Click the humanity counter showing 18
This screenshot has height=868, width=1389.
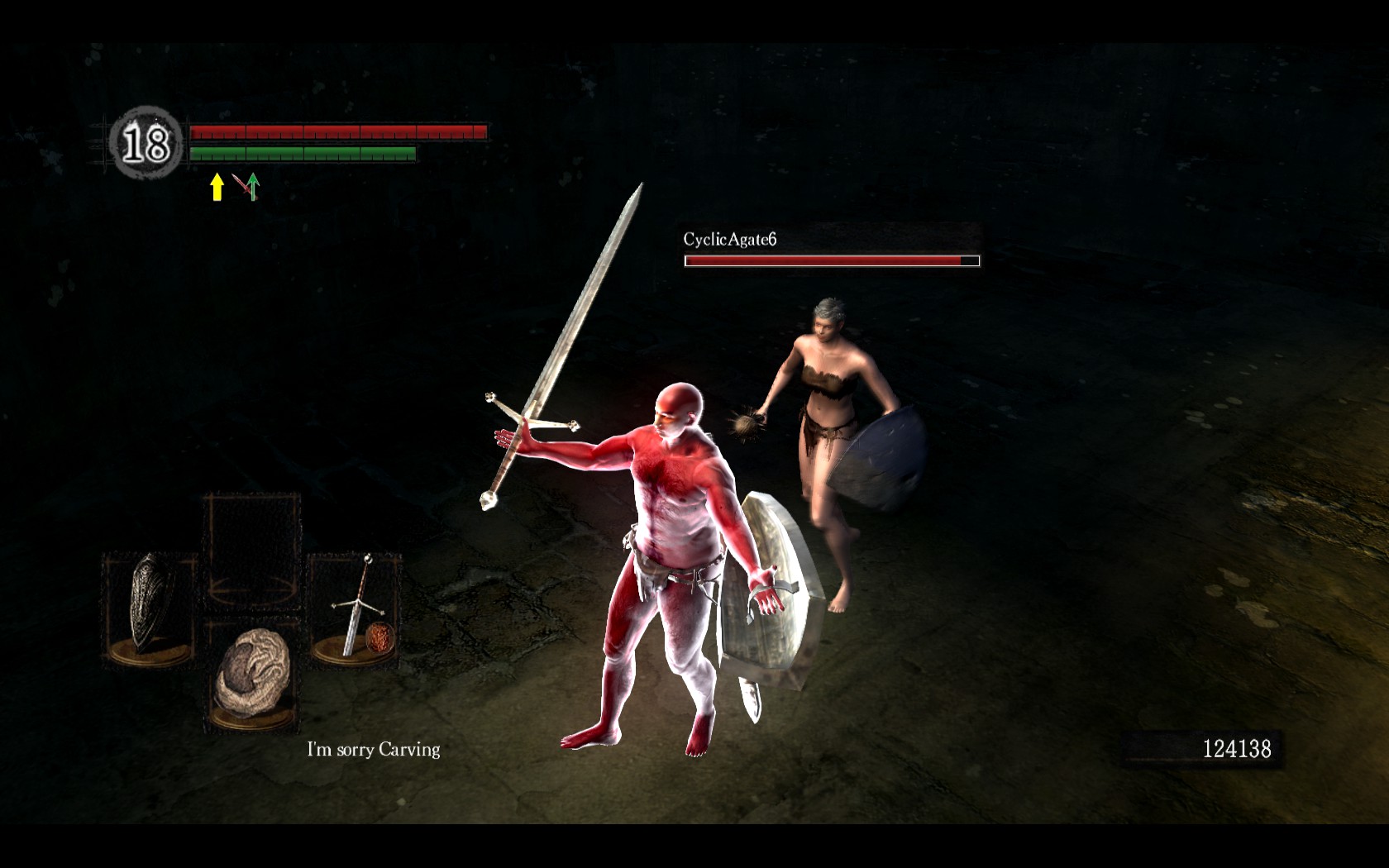tap(146, 144)
